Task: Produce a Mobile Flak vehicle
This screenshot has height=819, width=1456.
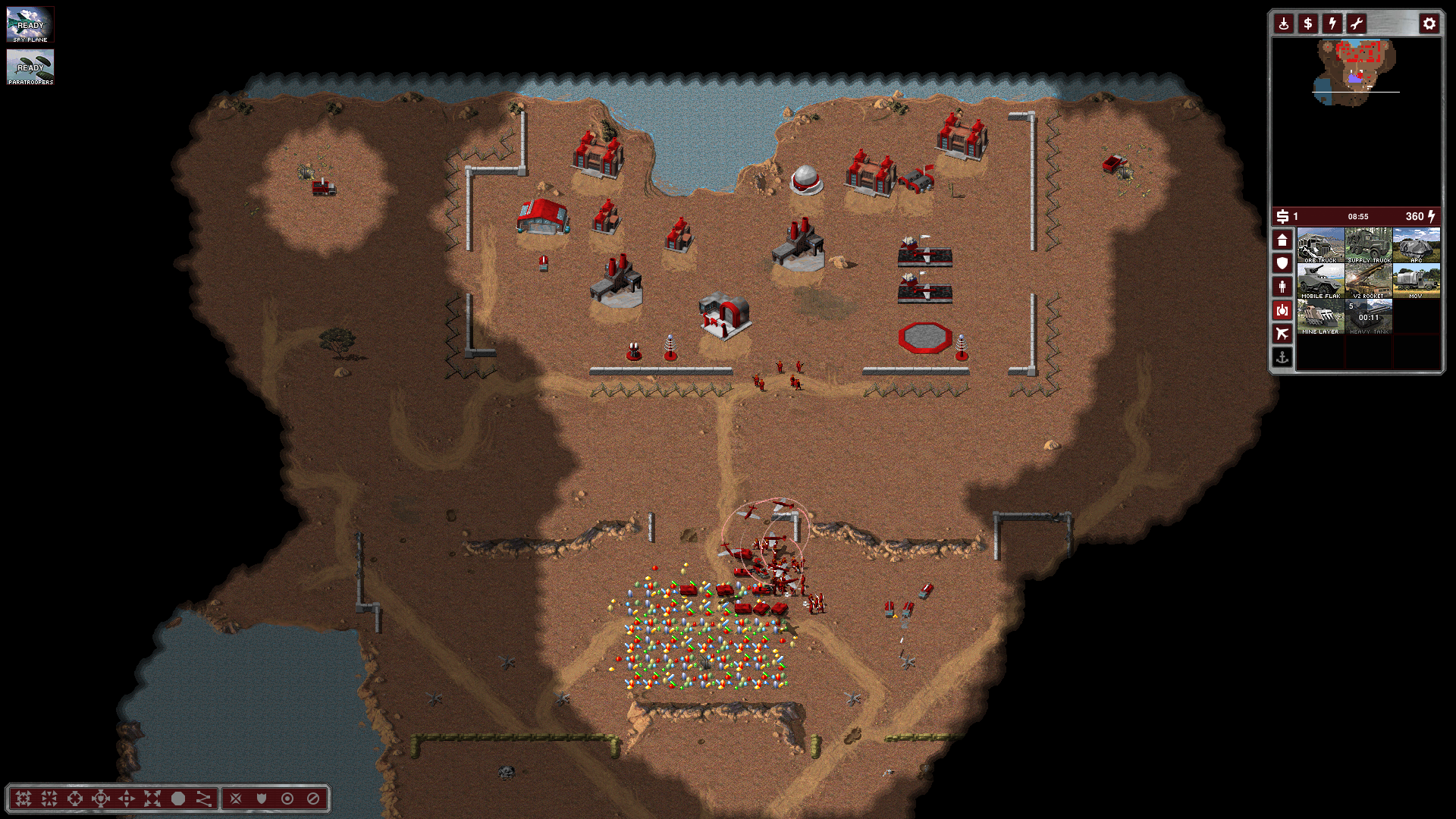Action: pos(1320,281)
